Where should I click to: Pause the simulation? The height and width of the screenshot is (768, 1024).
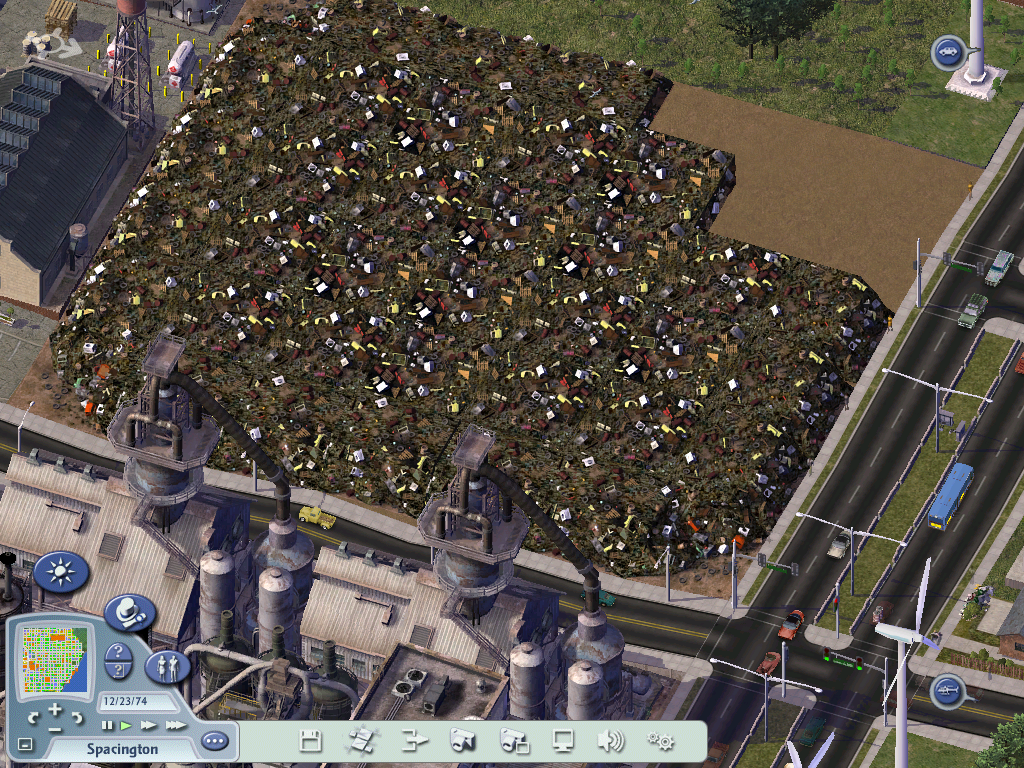coord(107,724)
